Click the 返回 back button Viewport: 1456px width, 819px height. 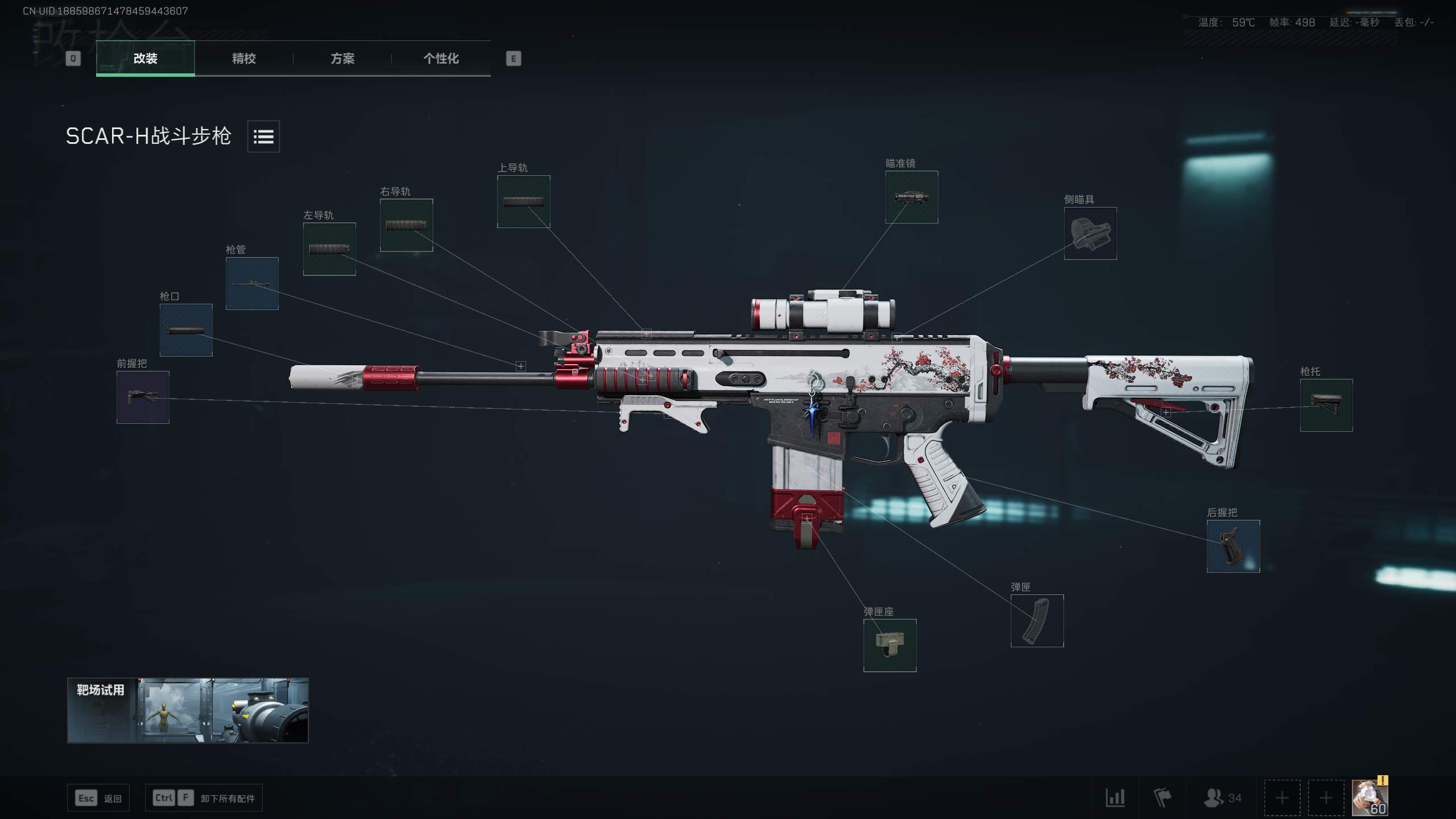(98, 798)
